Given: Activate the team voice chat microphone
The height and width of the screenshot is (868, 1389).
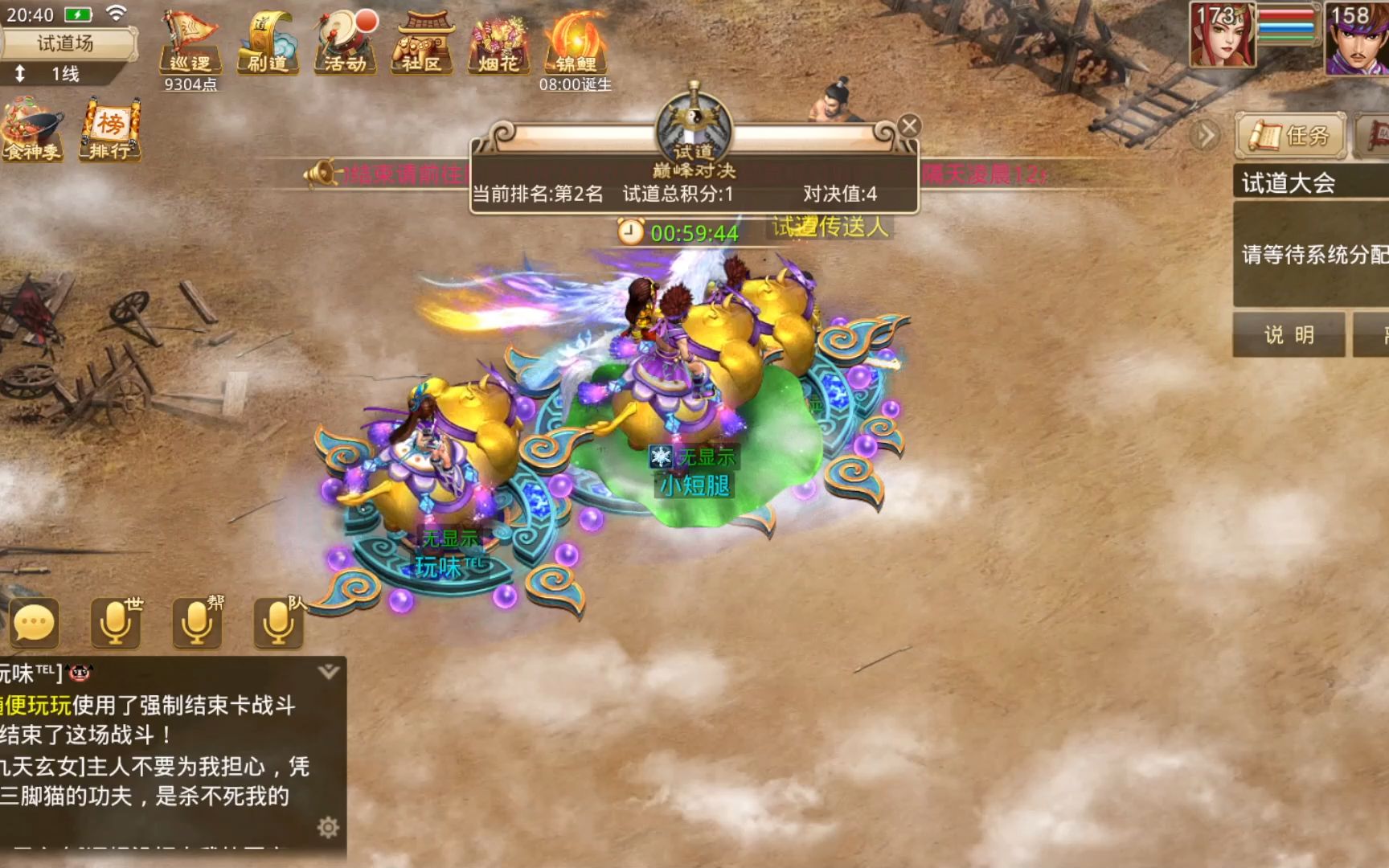Looking at the screenshot, I should tap(278, 623).
